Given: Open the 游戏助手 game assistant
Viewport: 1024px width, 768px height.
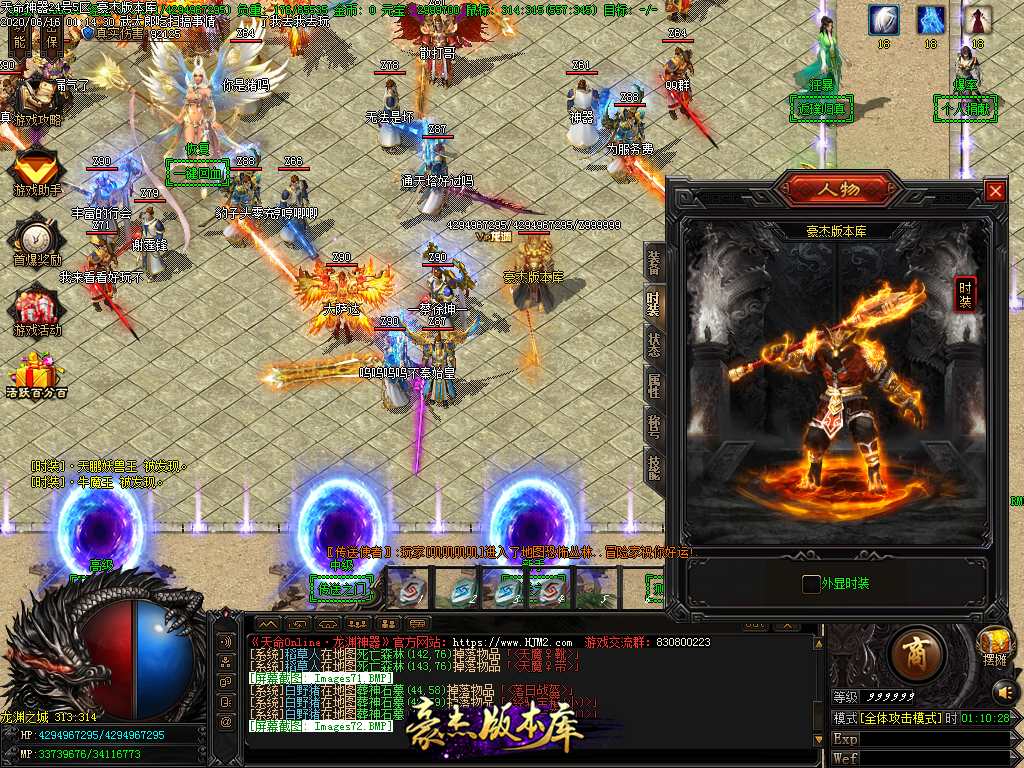Looking at the screenshot, I should coord(36,172).
